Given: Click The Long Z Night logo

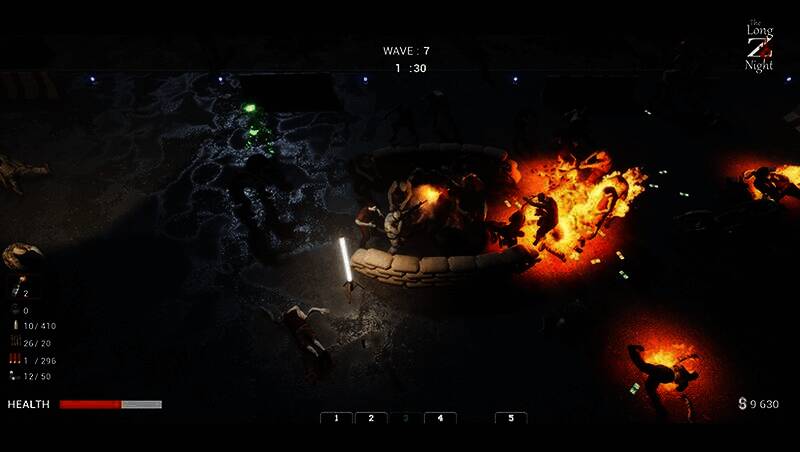Looking at the screenshot, I should (x=760, y=47).
